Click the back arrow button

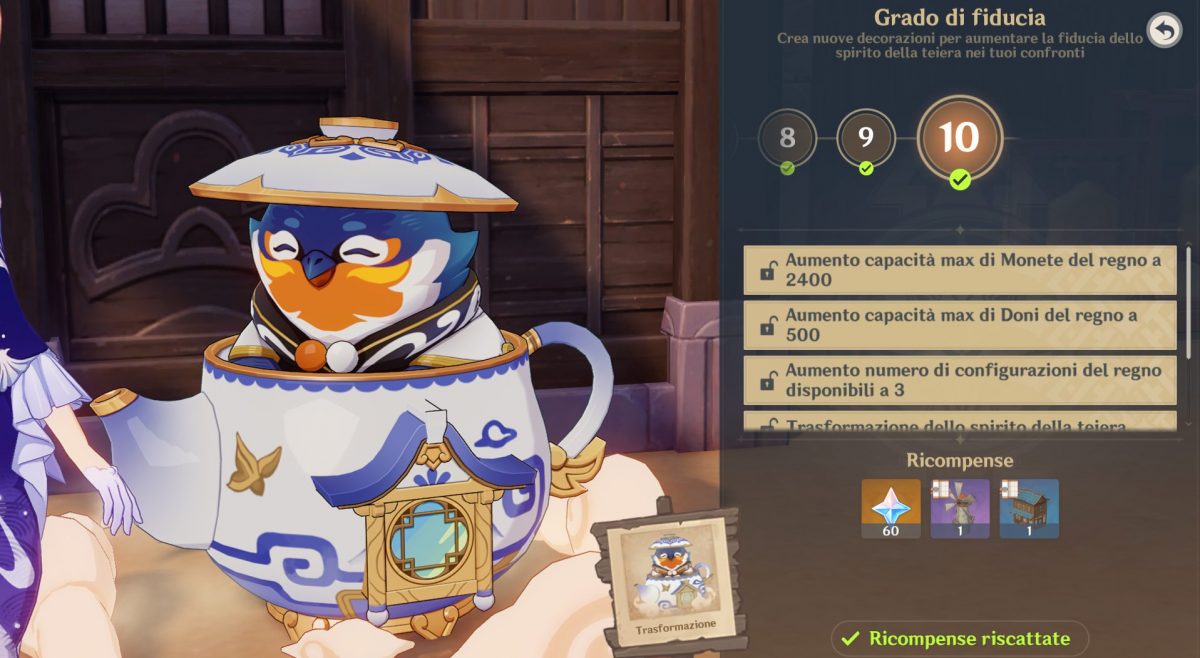point(1163,30)
